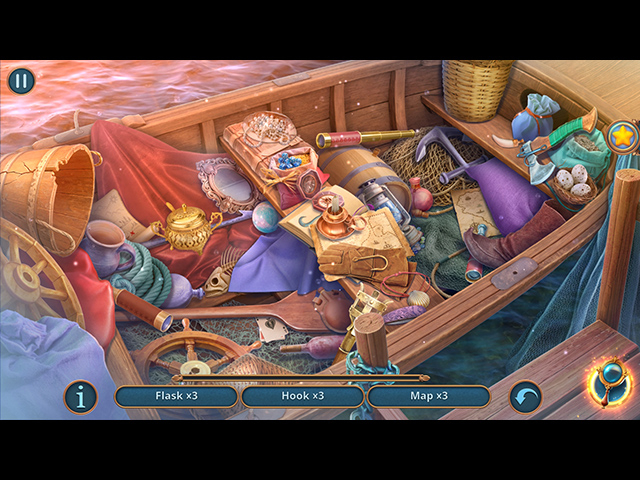Select the Map x3 objective
Image resolution: width=640 pixels, height=480 pixels.
pyautogui.click(x=428, y=396)
